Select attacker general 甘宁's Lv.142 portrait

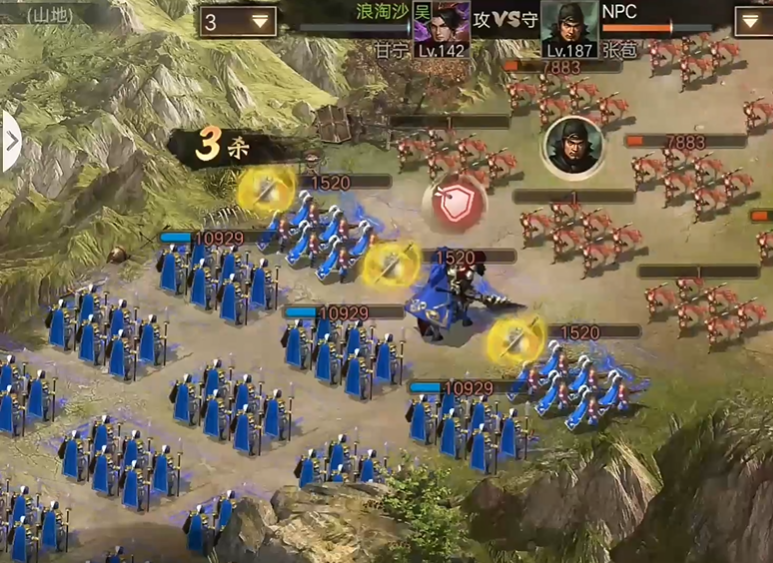(441, 29)
